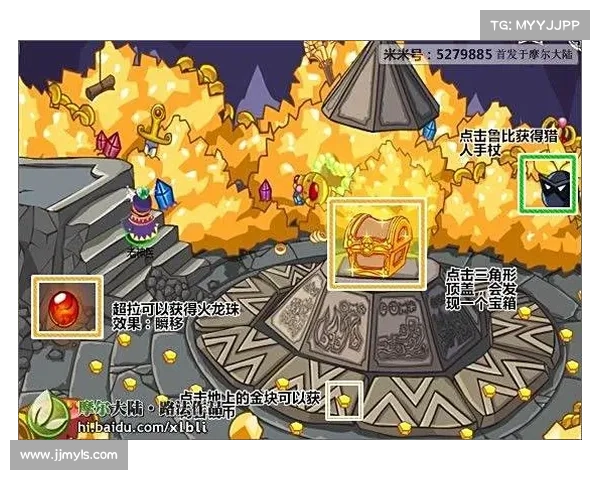Click the Ruby character in the green frame
Image resolution: width=600 pixels, height=480 pixels.
tap(549, 185)
